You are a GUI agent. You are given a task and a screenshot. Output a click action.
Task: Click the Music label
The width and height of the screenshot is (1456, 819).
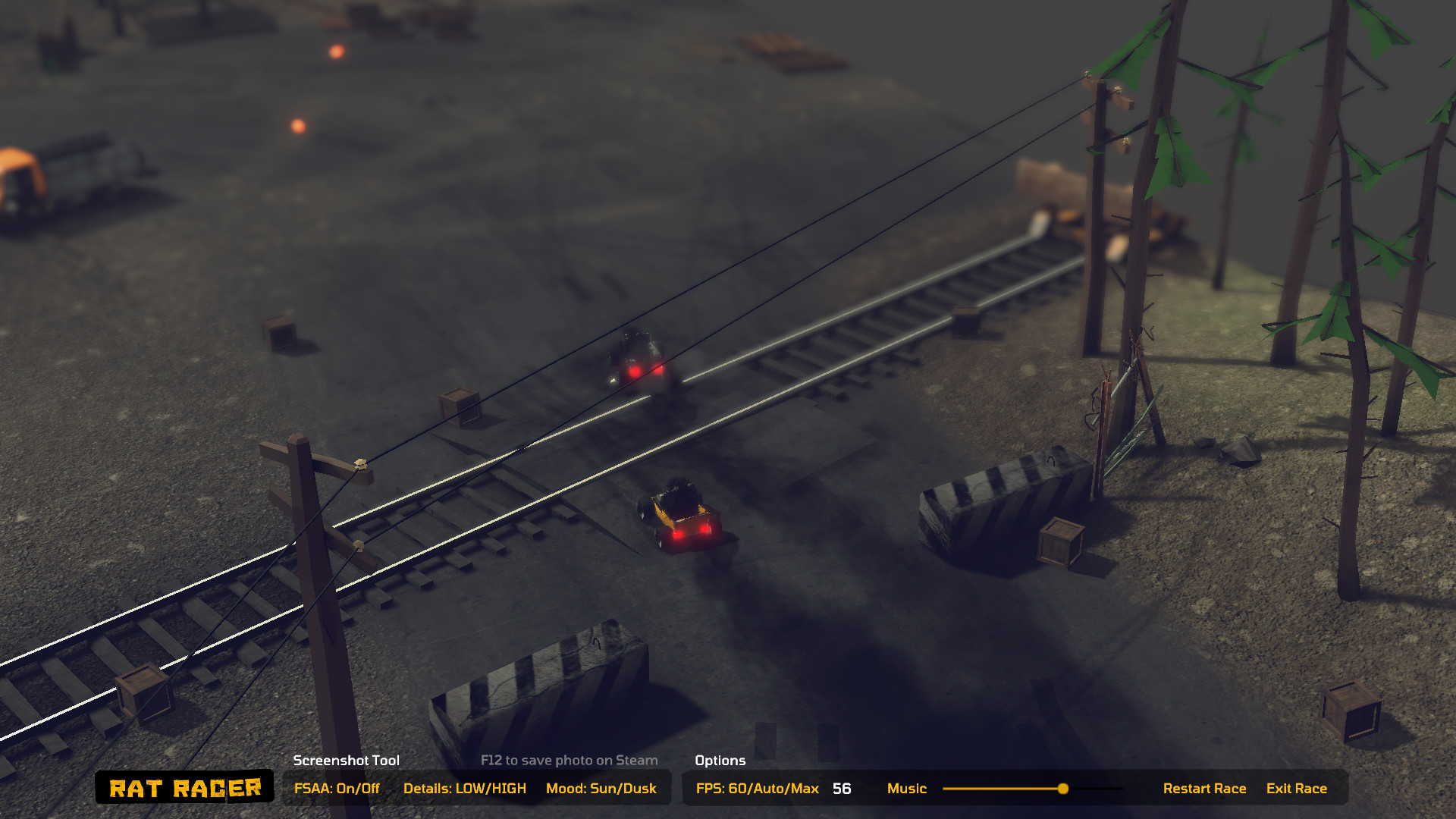907,788
